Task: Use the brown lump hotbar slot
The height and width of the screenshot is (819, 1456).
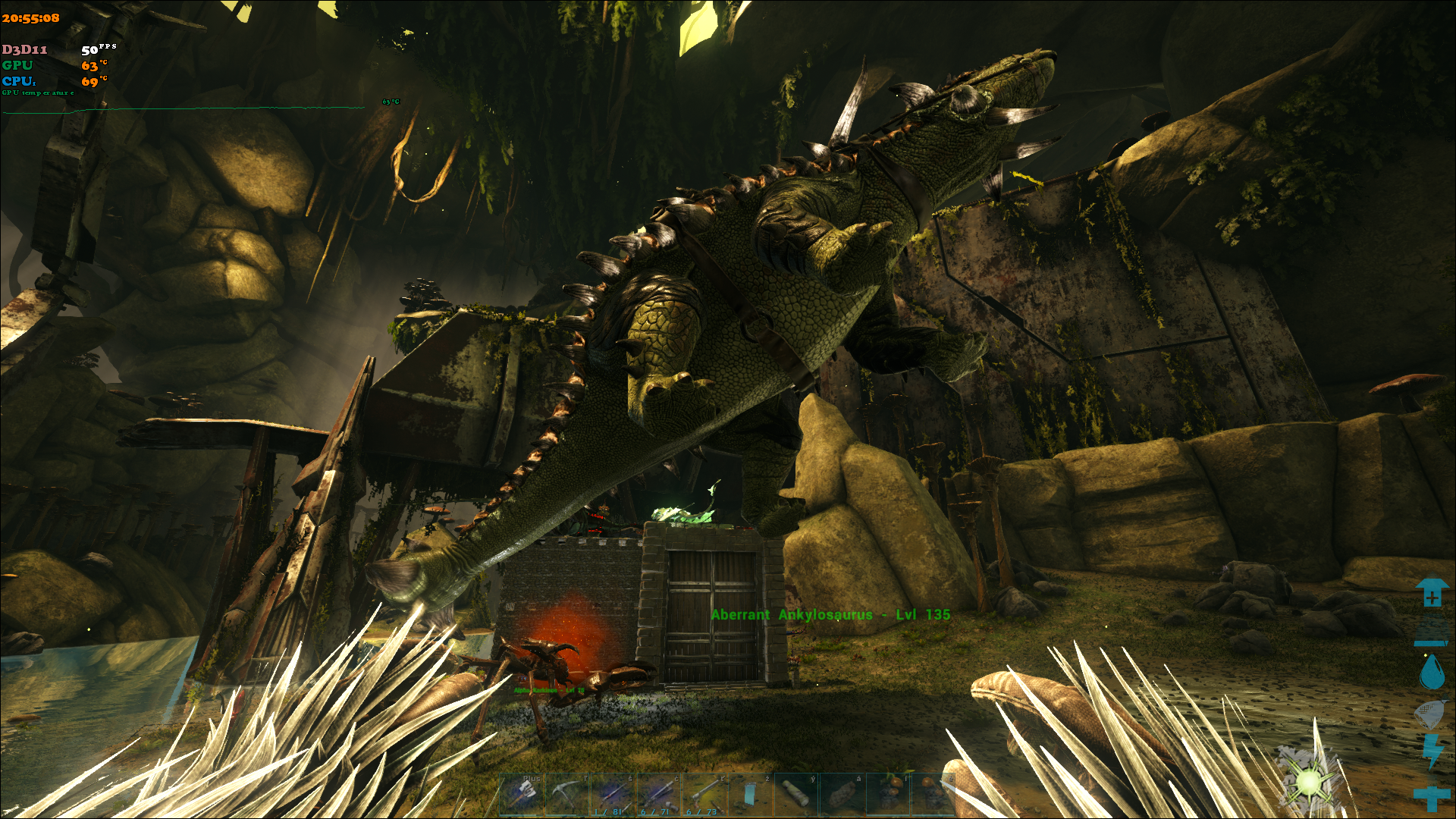Action: coord(841,794)
